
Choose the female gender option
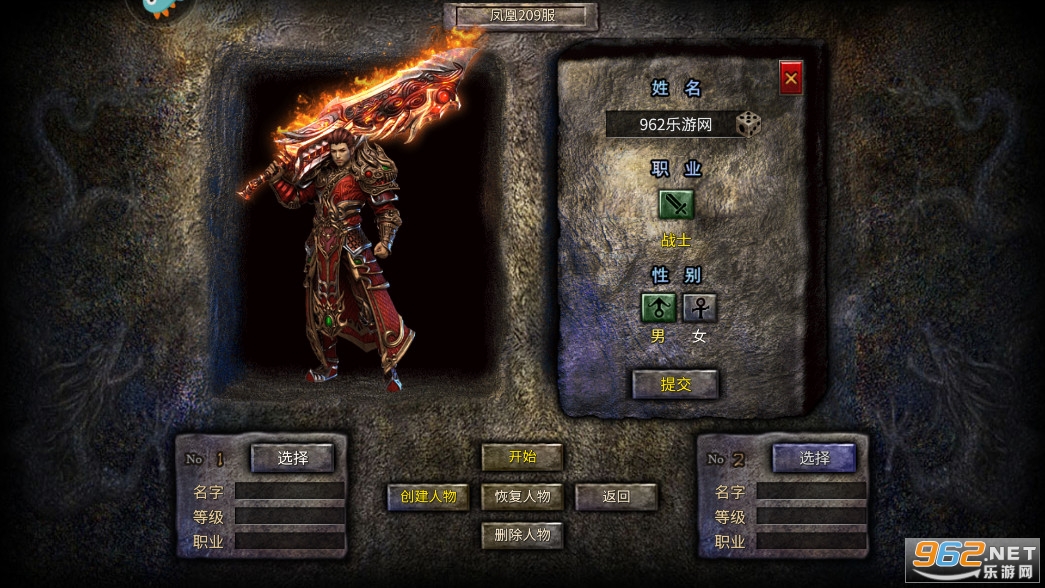[x=700, y=308]
